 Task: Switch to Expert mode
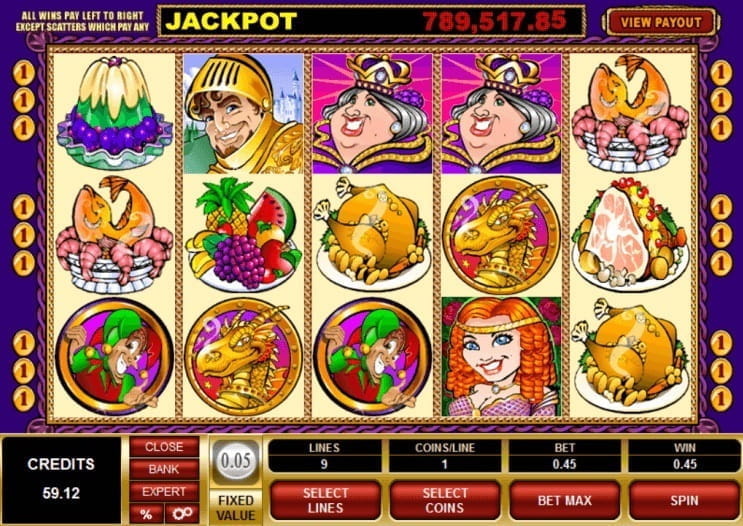coord(164,491)
